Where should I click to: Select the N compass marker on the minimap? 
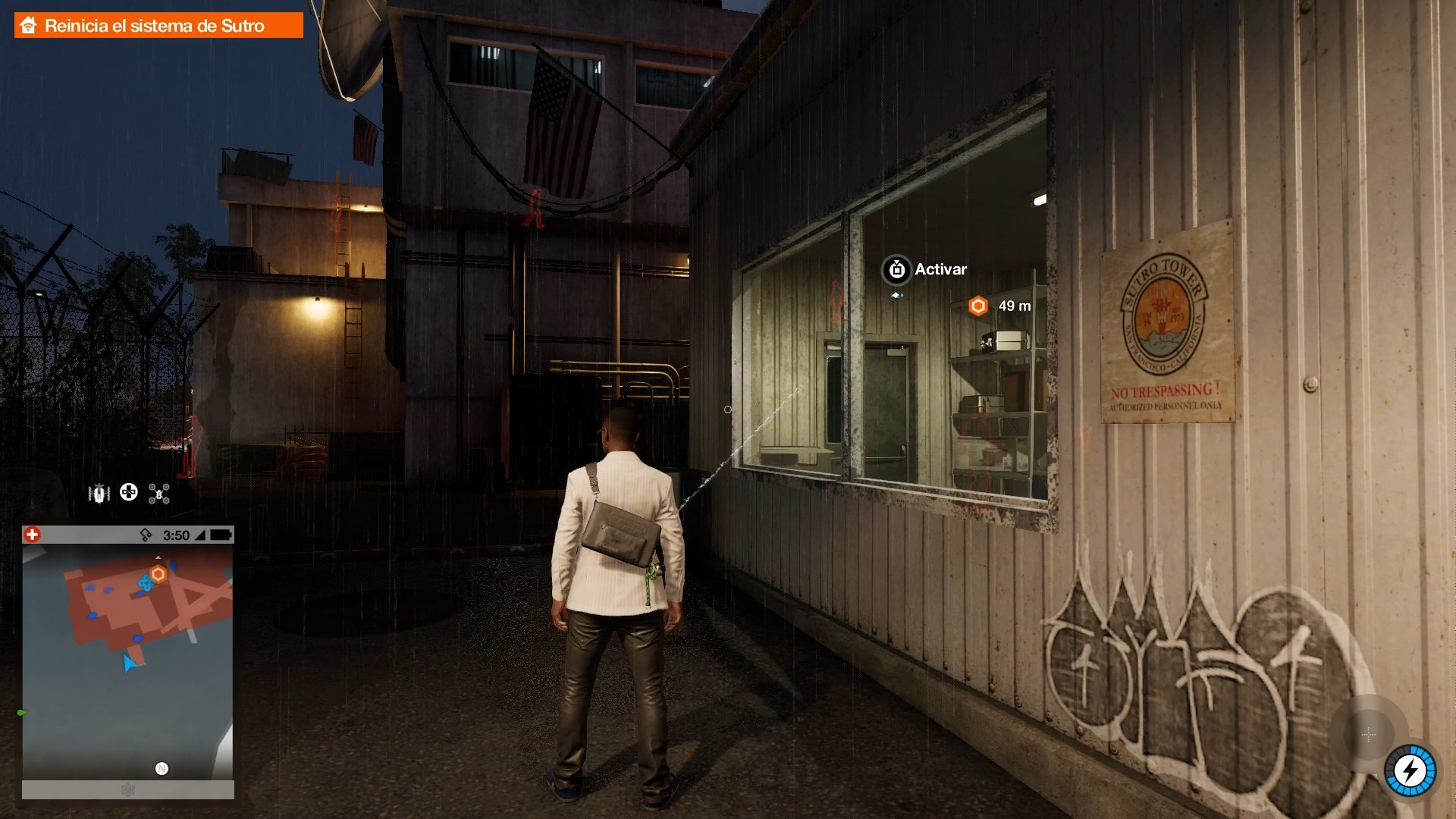[162, 767]
